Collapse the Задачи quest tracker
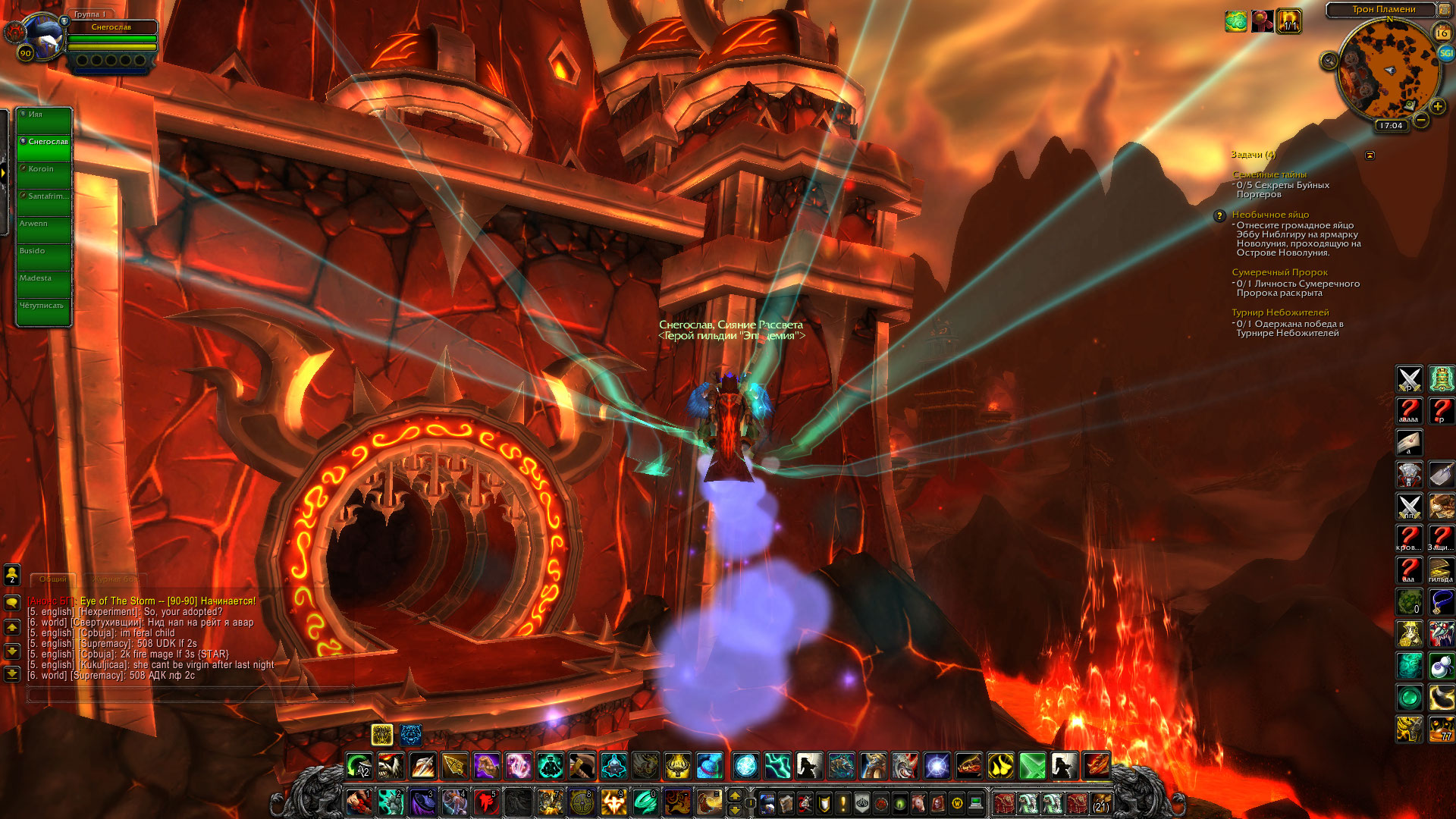 [1370, 155]
